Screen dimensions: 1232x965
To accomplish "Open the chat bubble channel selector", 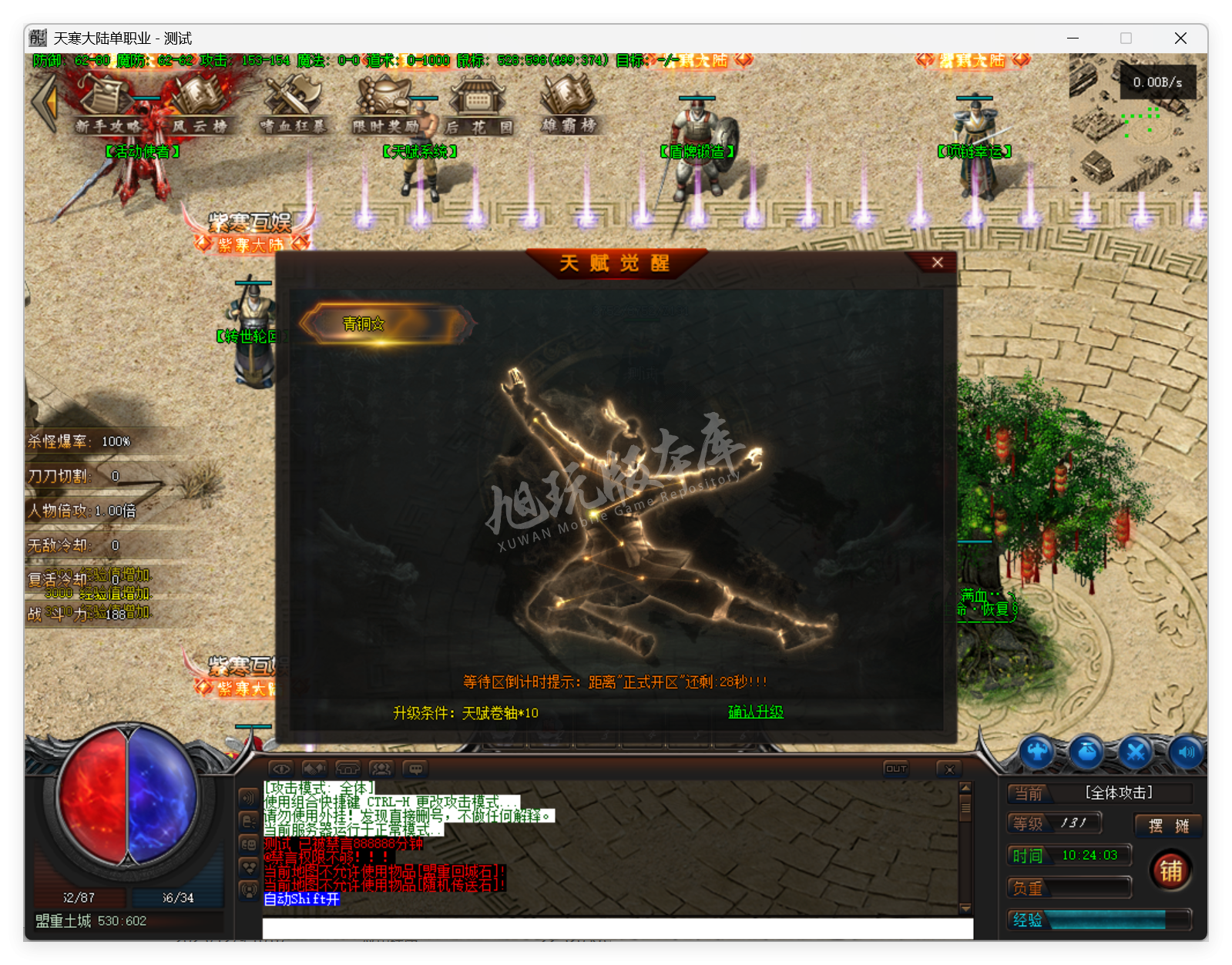I will coord(416,768).
